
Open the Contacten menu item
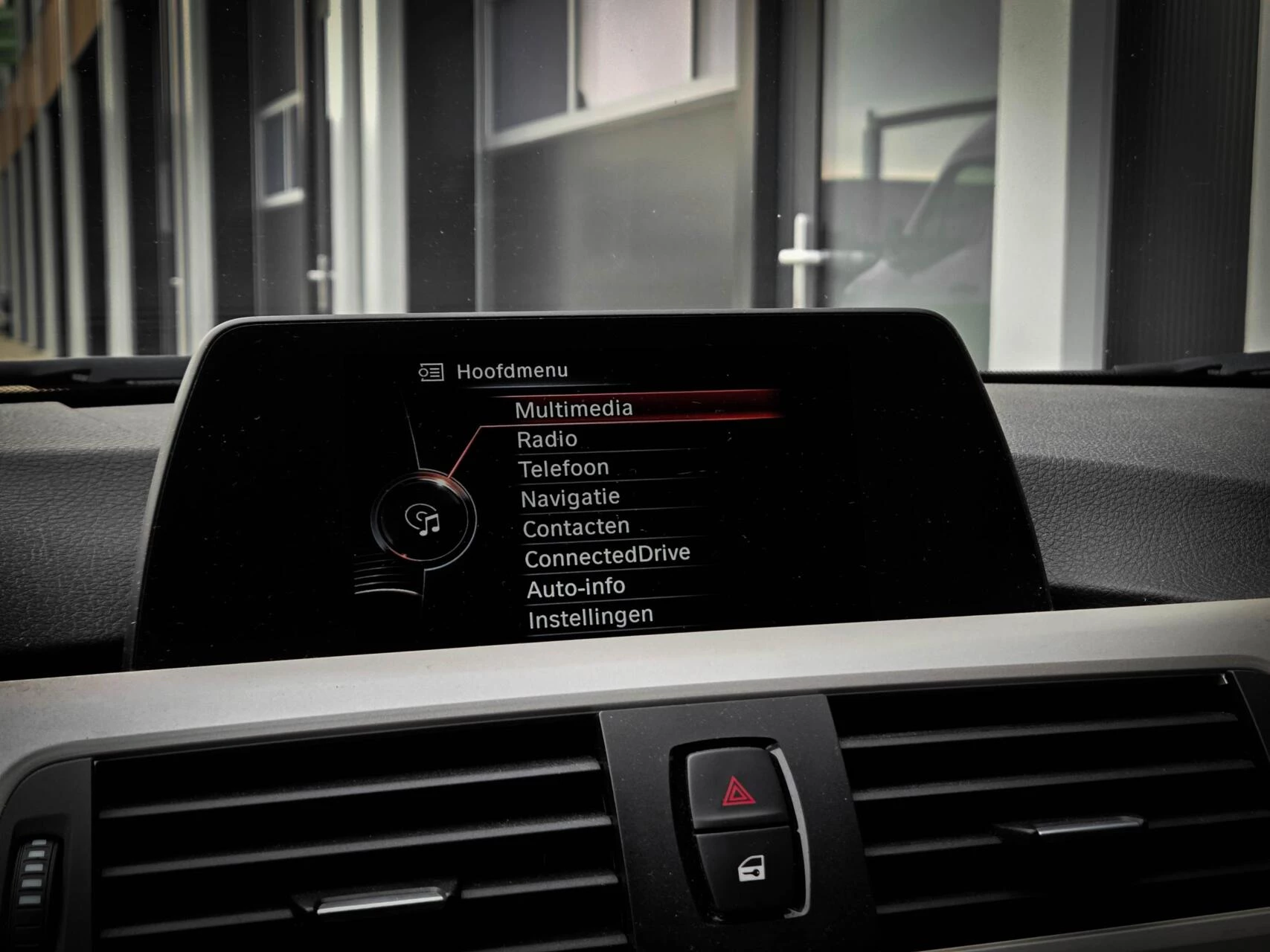pos(577,526)
